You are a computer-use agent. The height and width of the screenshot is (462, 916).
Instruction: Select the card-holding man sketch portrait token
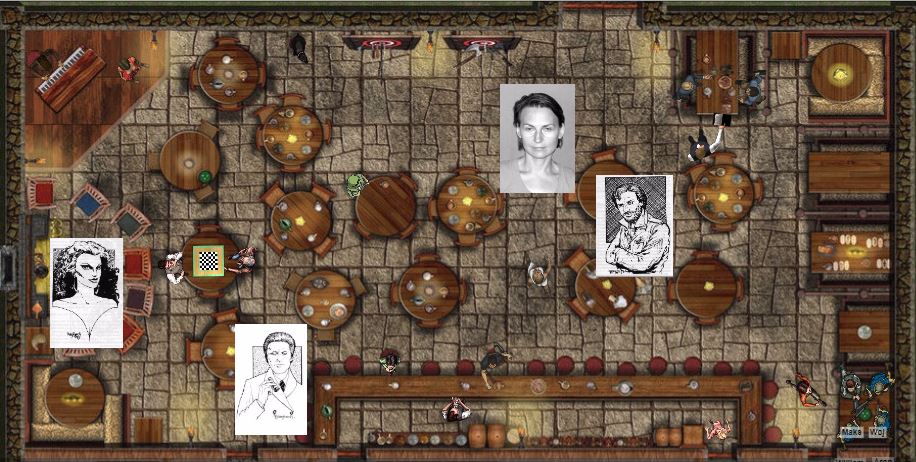click(x=270, y=380)
